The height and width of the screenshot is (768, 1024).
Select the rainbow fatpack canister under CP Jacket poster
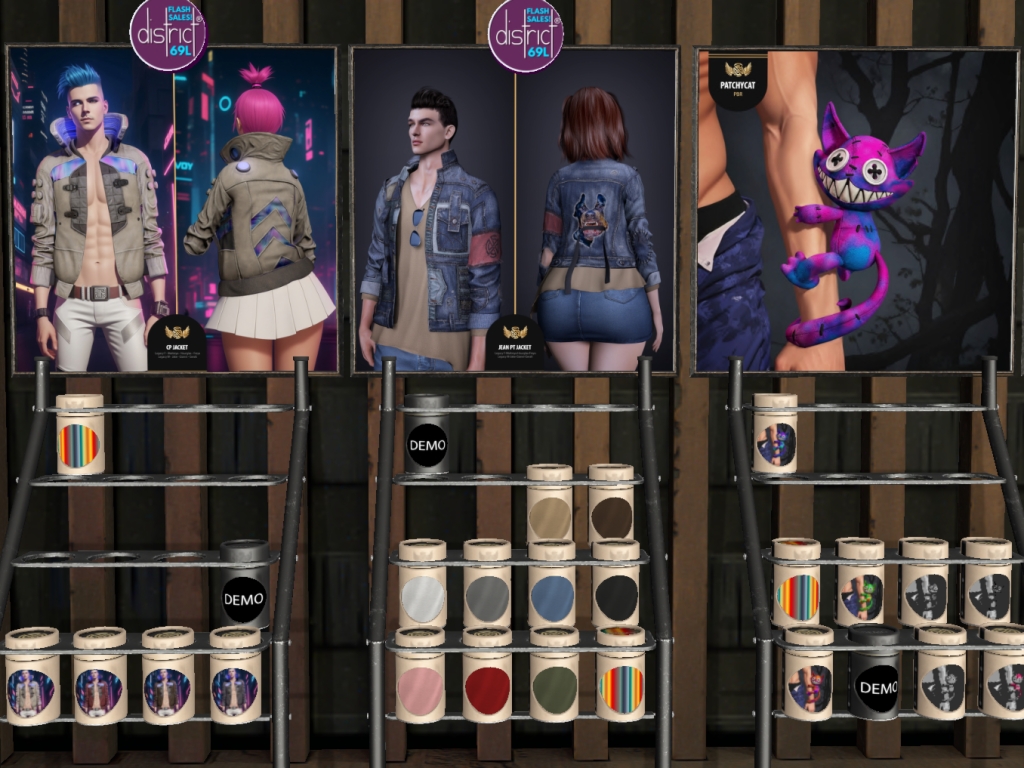(x=80, y=438)
